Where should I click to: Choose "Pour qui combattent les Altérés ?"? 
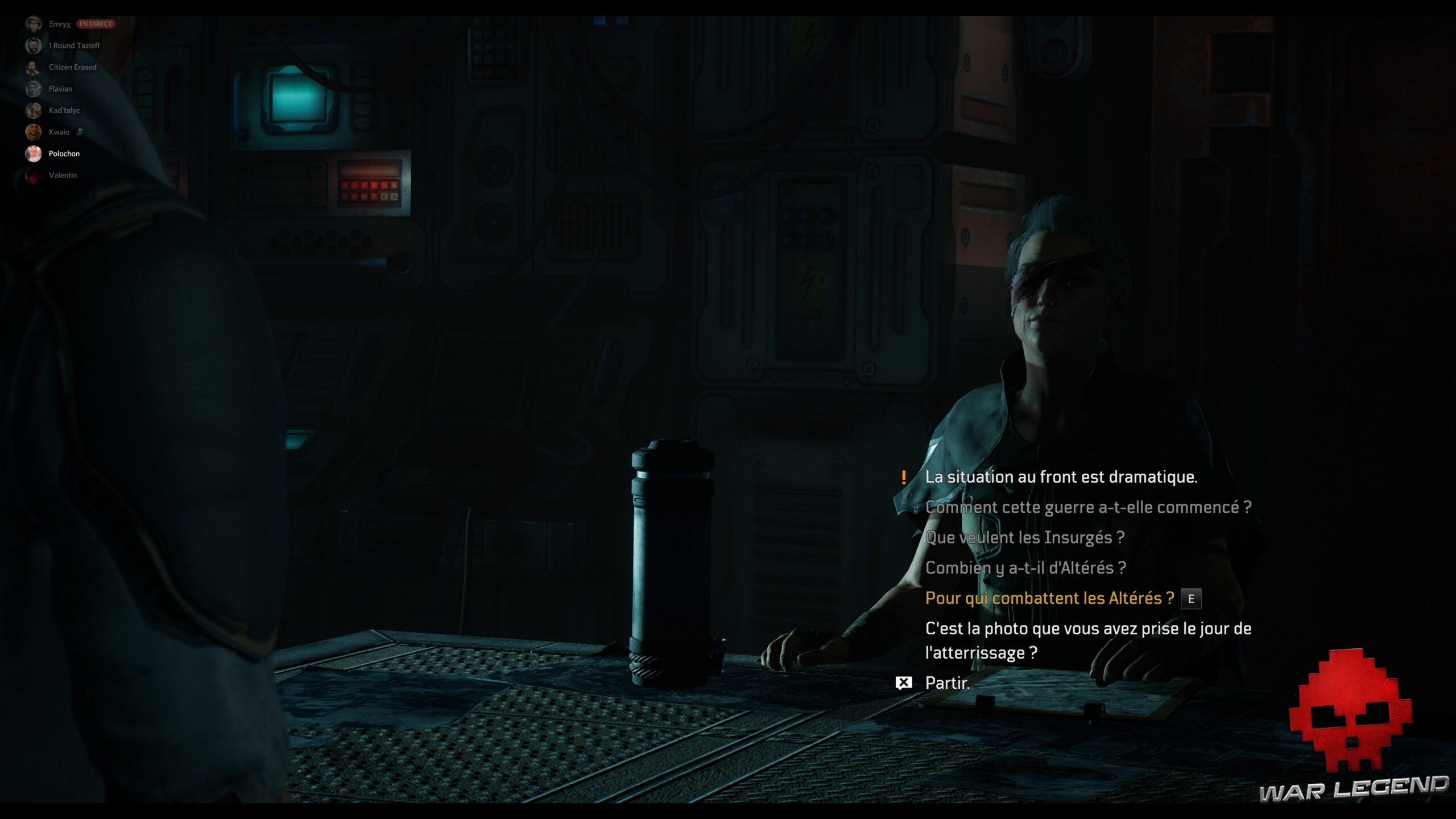click(1049, 598)
